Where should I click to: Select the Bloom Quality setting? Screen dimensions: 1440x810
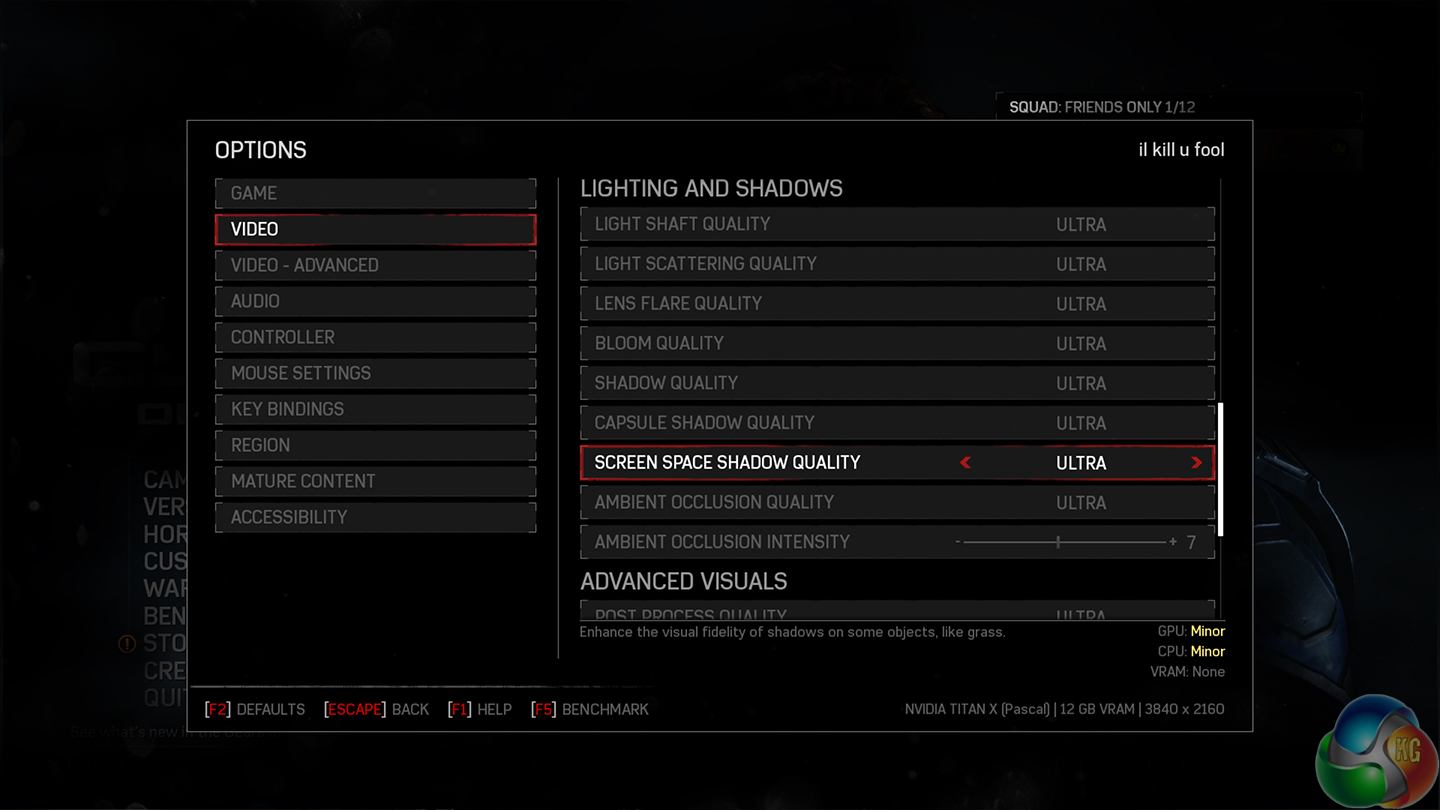[897, 343]
